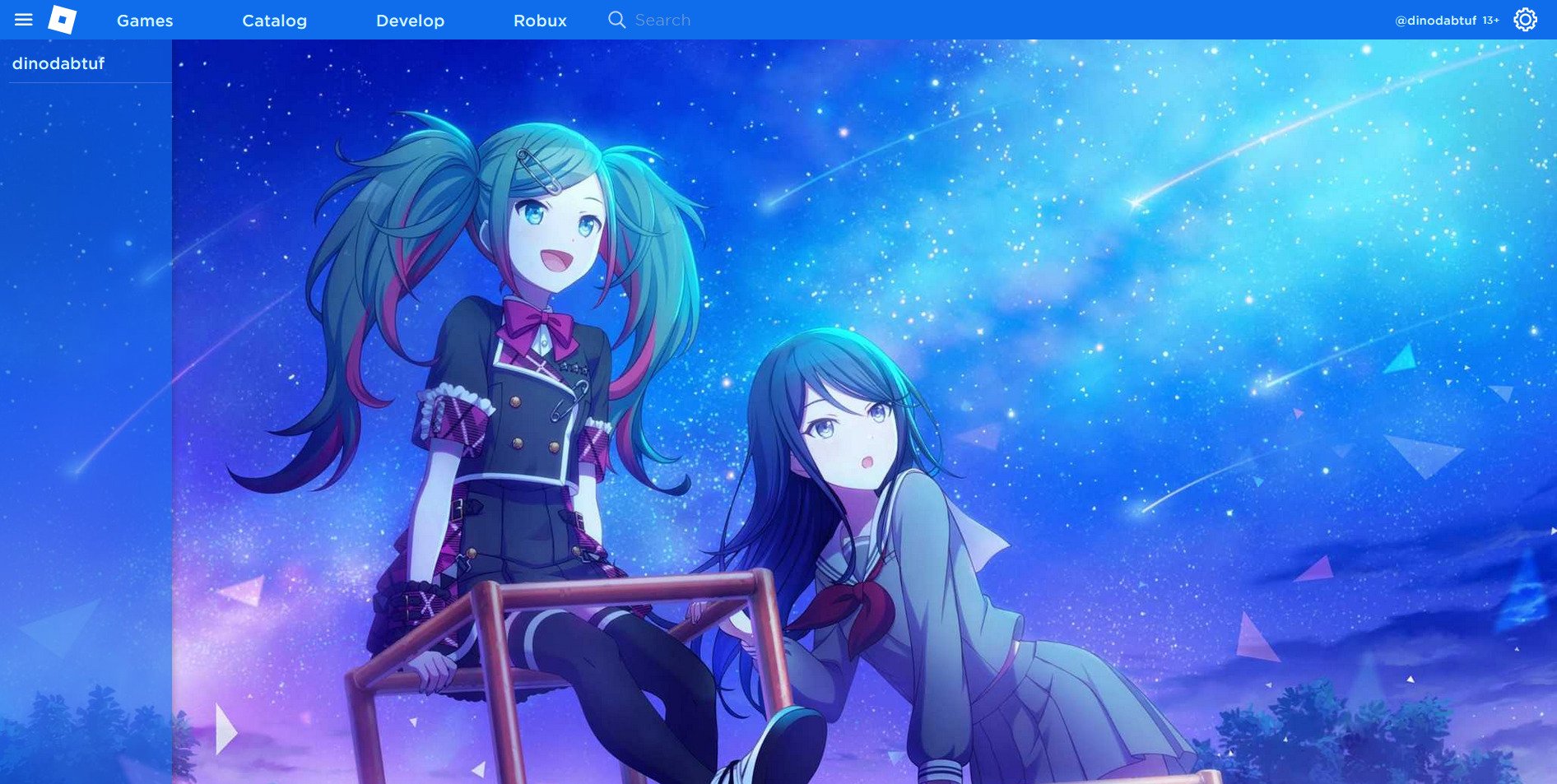Click the 13+ age rating badge
This screenshot has height=784, width=1557.
(x=1490, y=21)
